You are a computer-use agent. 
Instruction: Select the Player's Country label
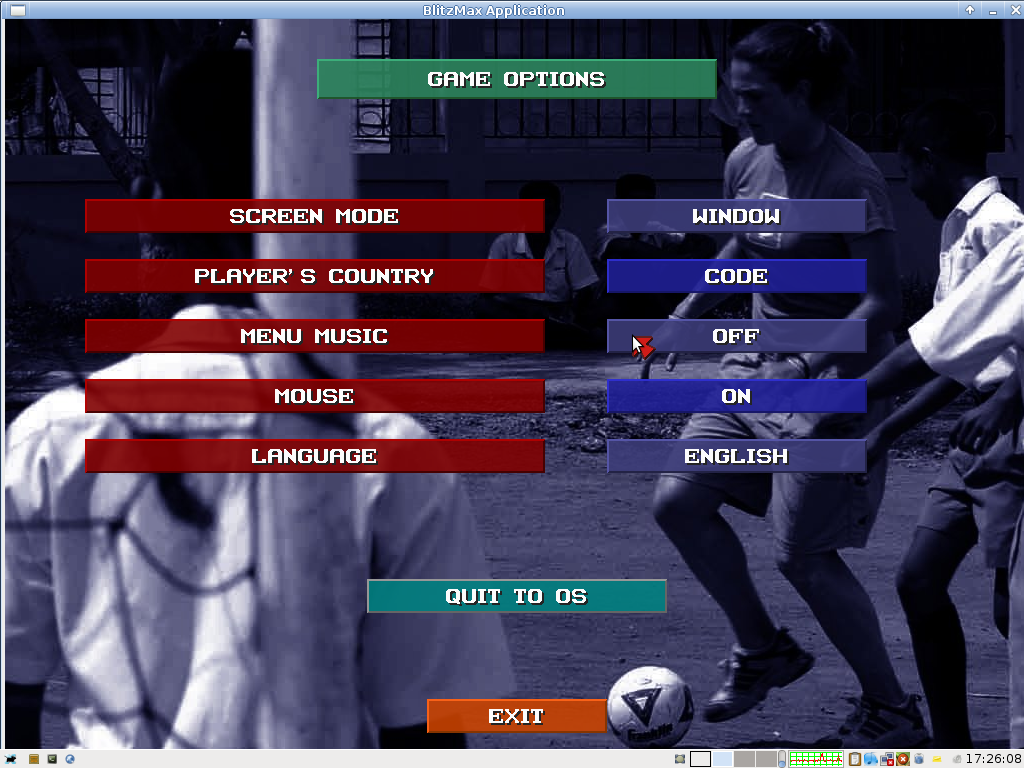point(314,276)
